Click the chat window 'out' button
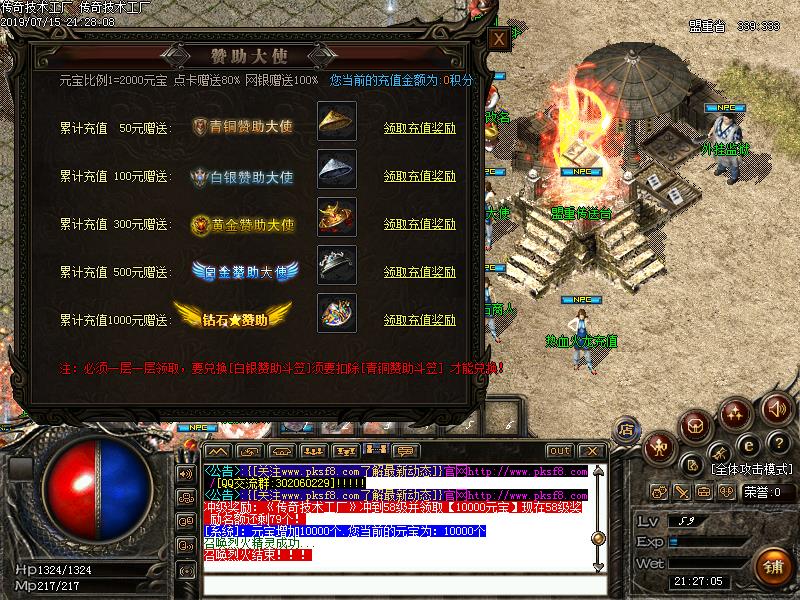 (x=559, y=451)
